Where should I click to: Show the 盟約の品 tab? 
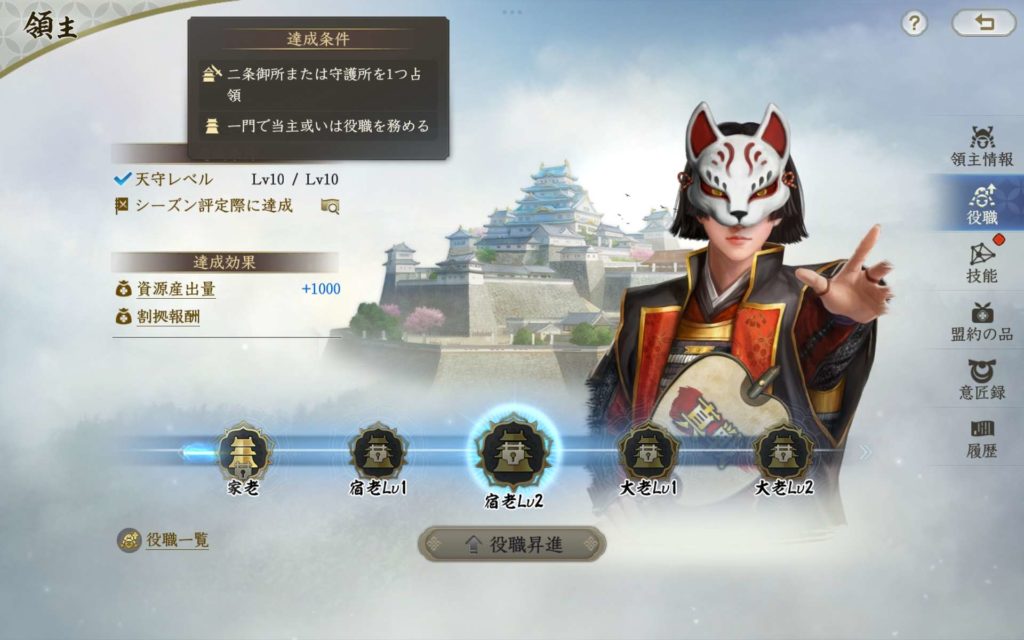tap(981, 322)
